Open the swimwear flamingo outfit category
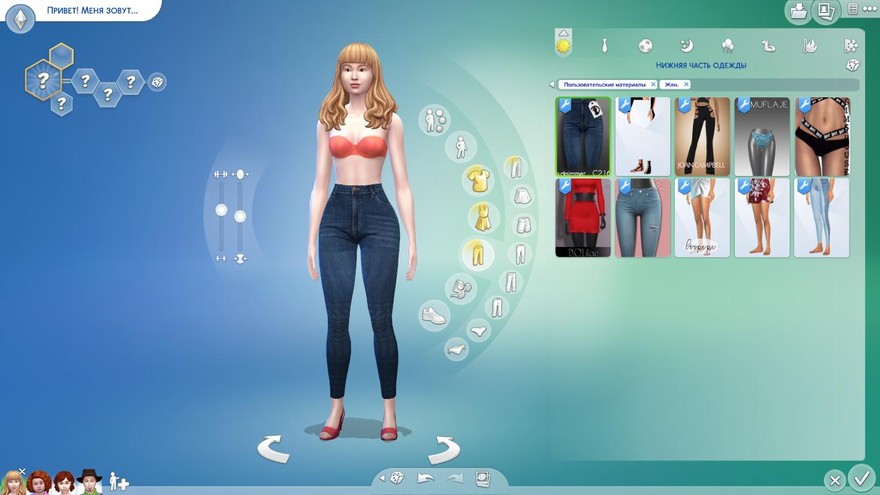880x495 pixels. [x=769, y=45]
